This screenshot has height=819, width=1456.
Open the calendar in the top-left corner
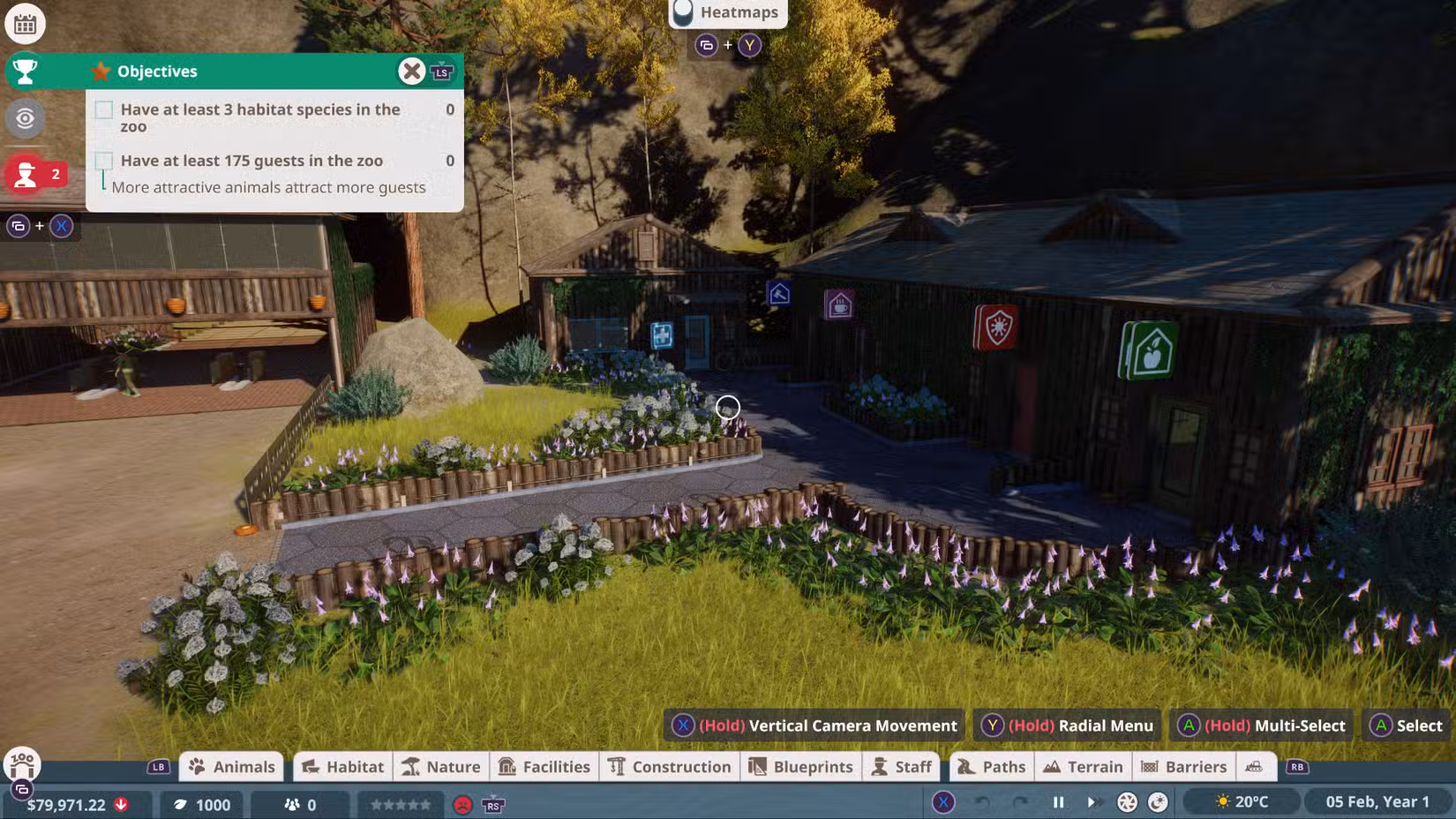point(25,24)
